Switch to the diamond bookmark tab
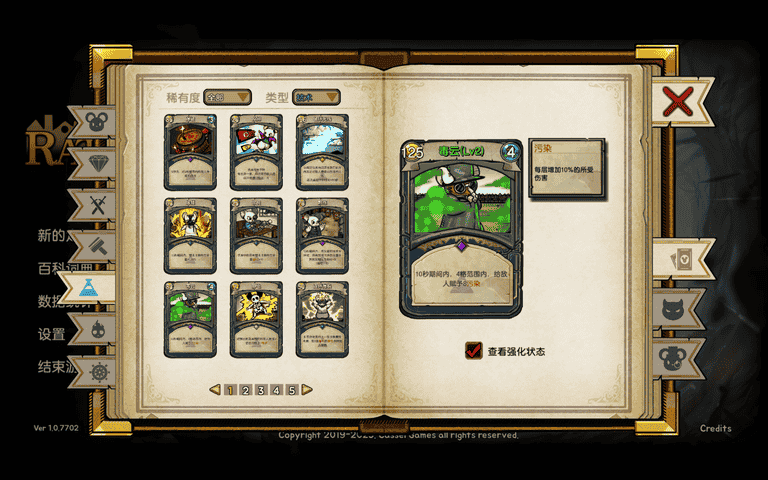 pos(96,164)
